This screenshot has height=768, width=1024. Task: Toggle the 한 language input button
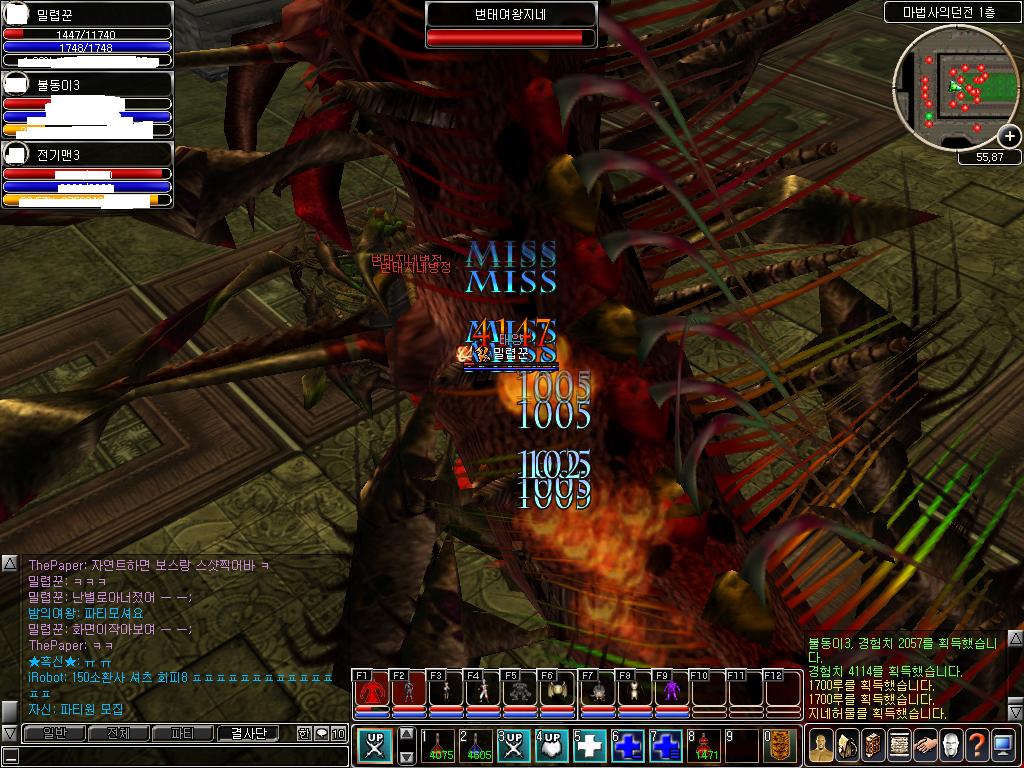coord(304,734)
